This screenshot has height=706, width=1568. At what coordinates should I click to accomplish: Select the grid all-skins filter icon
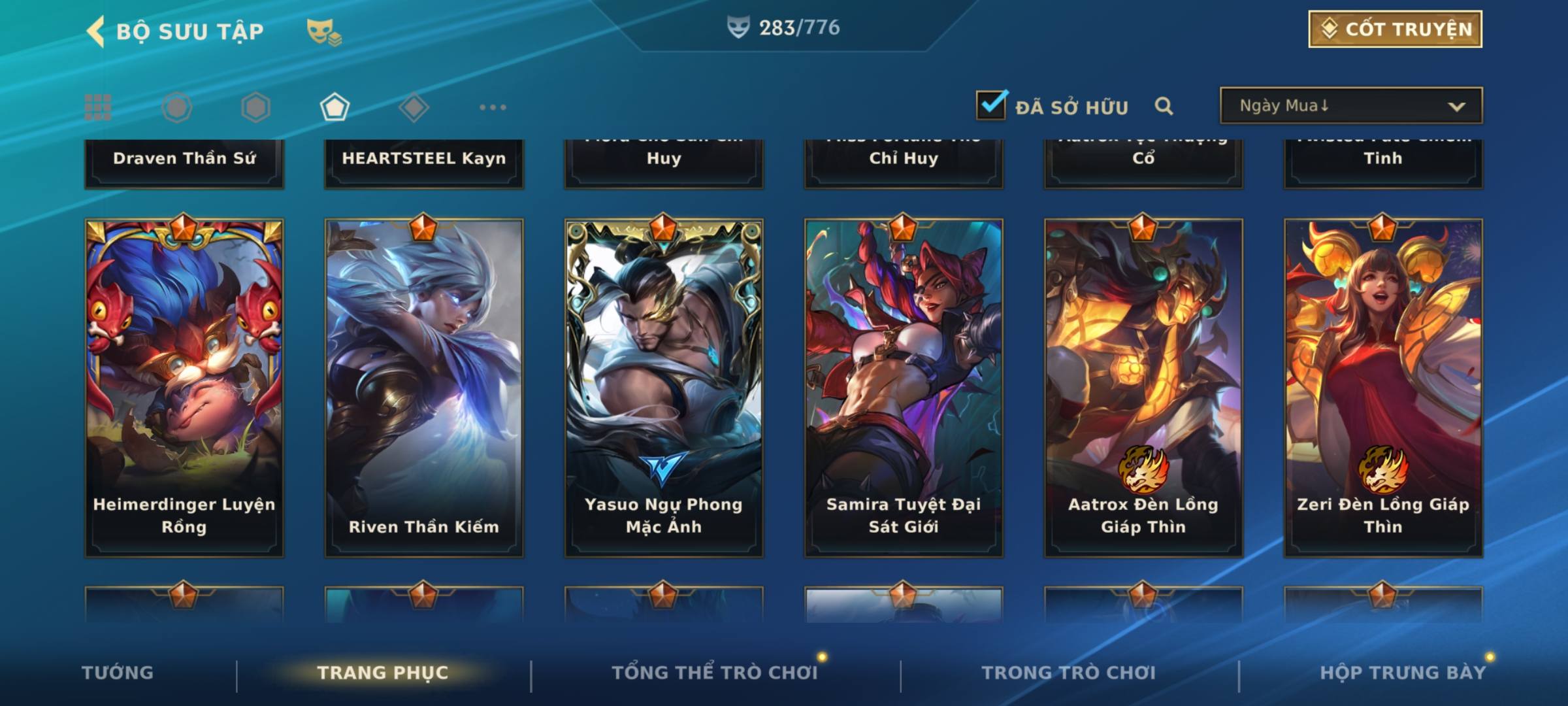point(98,107)
